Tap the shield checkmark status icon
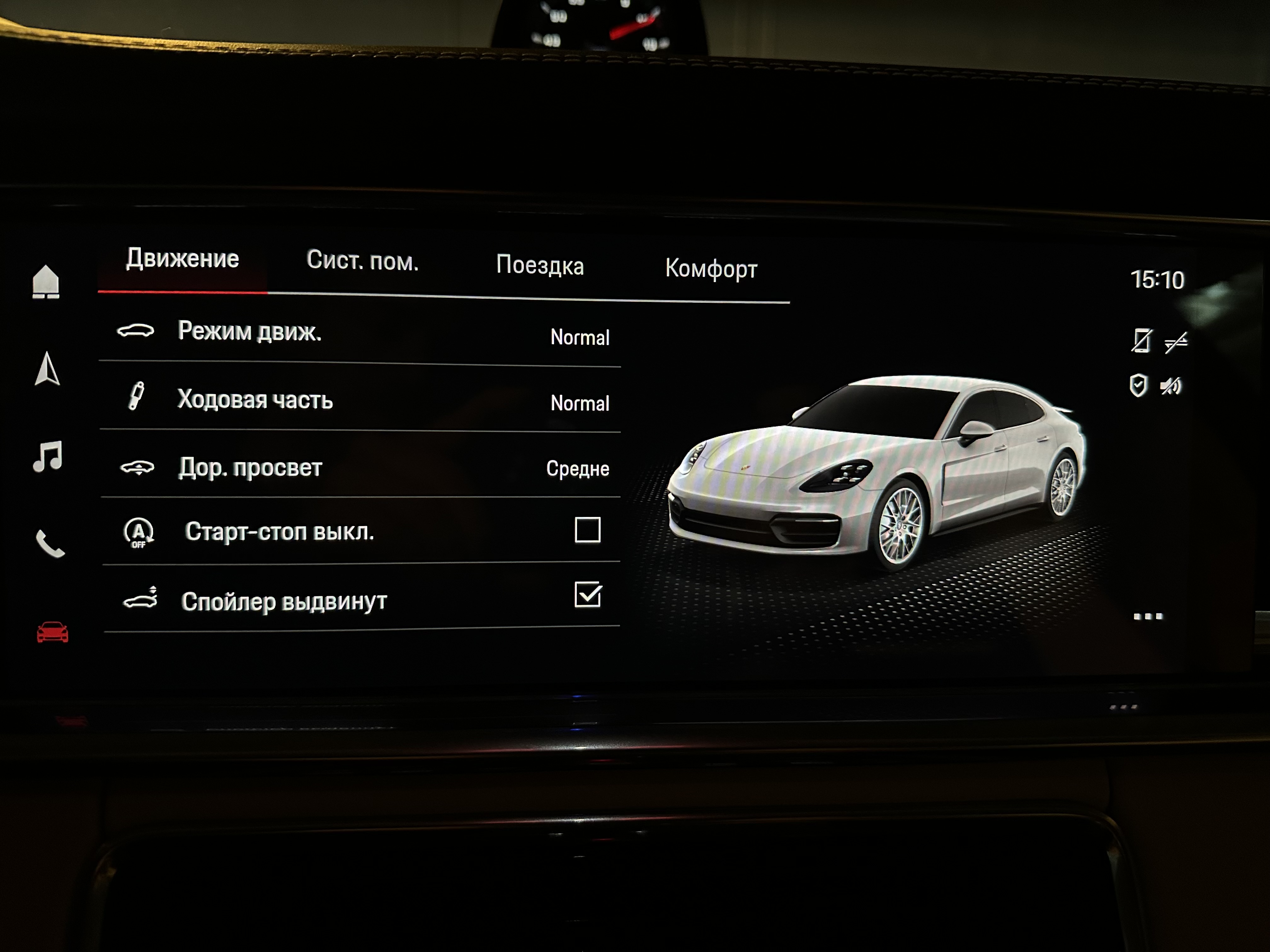This screenshot has width=1270, height=952. 1138,386
